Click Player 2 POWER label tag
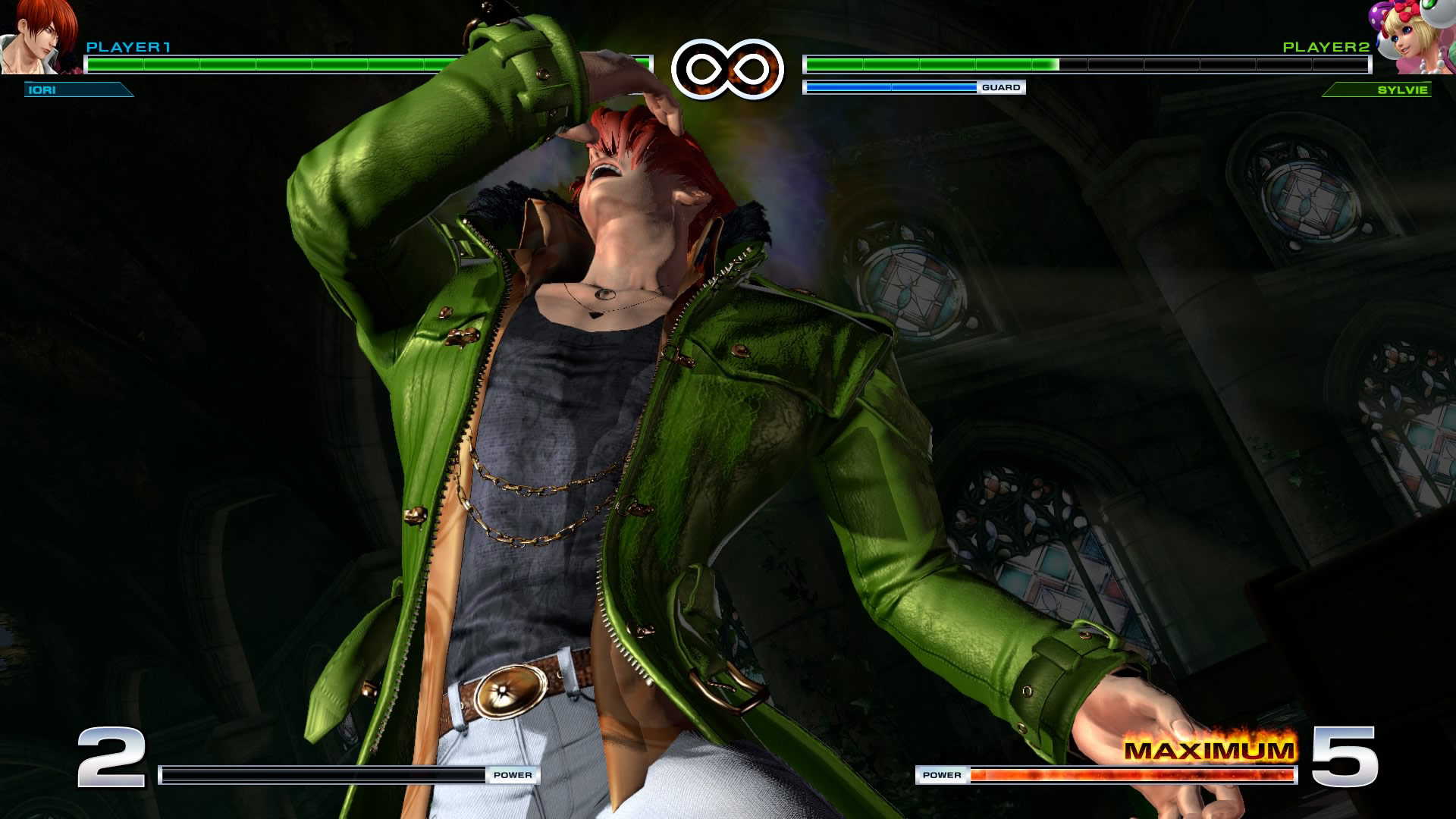 943,775
